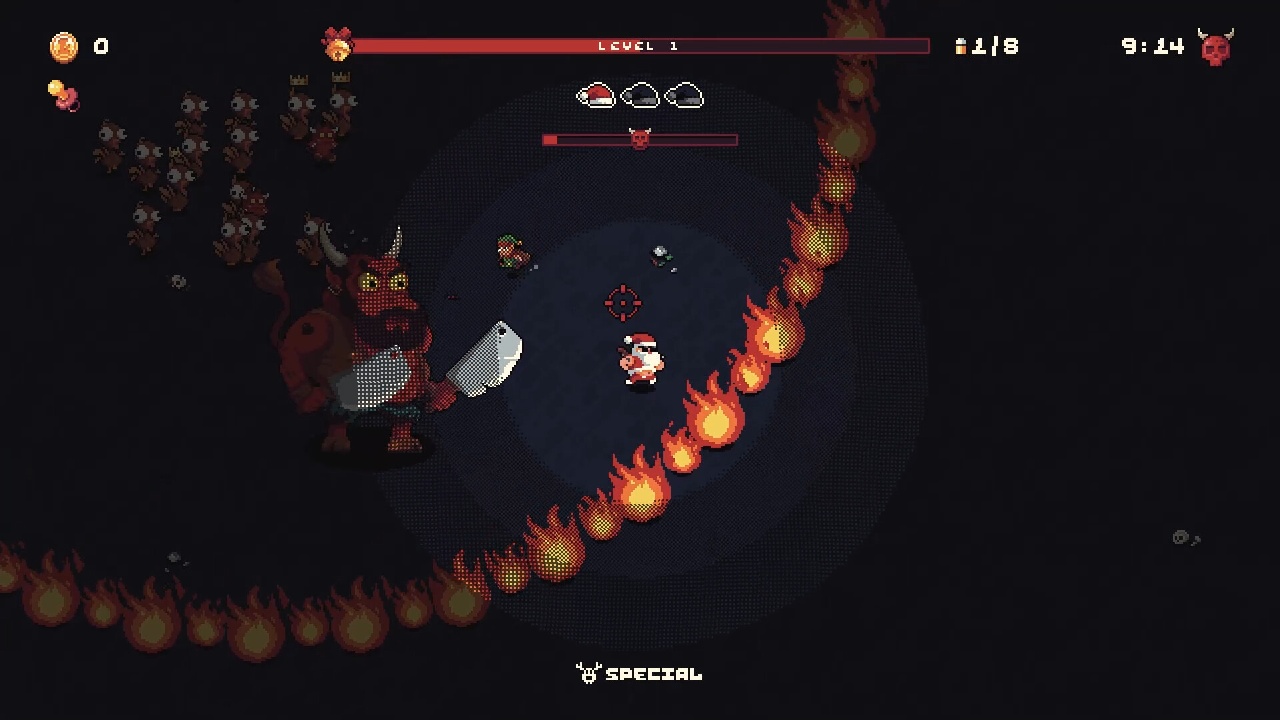The image size is (1280, 720).
Task: Click the jingle bell icon on the XP bar
Action: point(340,45)
